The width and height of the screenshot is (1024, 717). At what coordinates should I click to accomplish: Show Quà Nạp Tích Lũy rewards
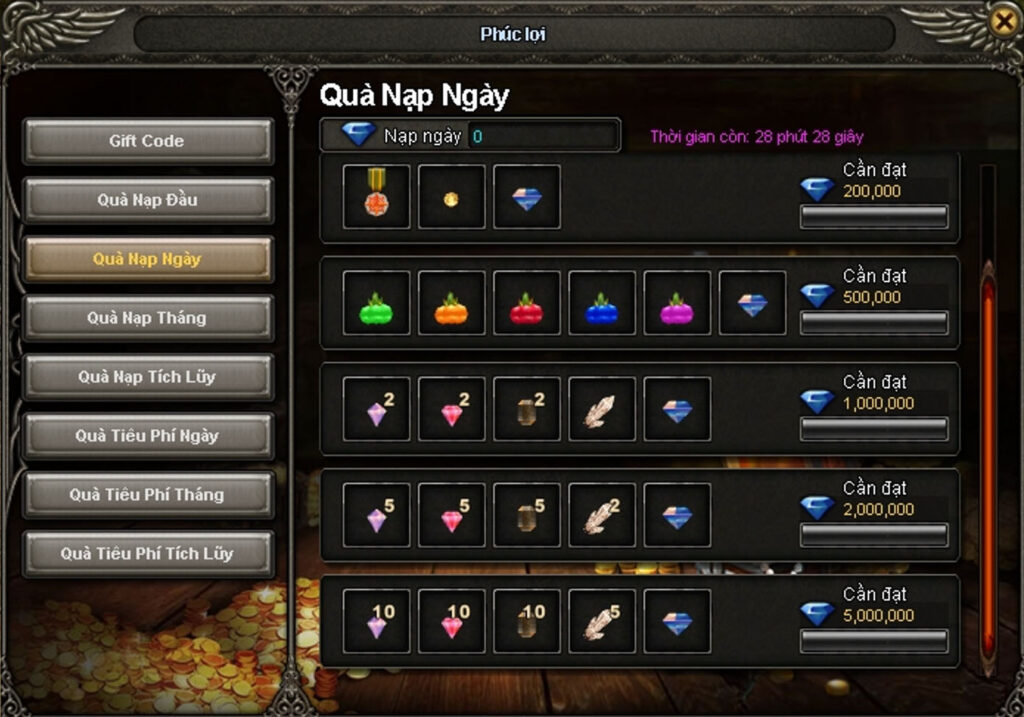pyautogui.click(x=147, y=377)
